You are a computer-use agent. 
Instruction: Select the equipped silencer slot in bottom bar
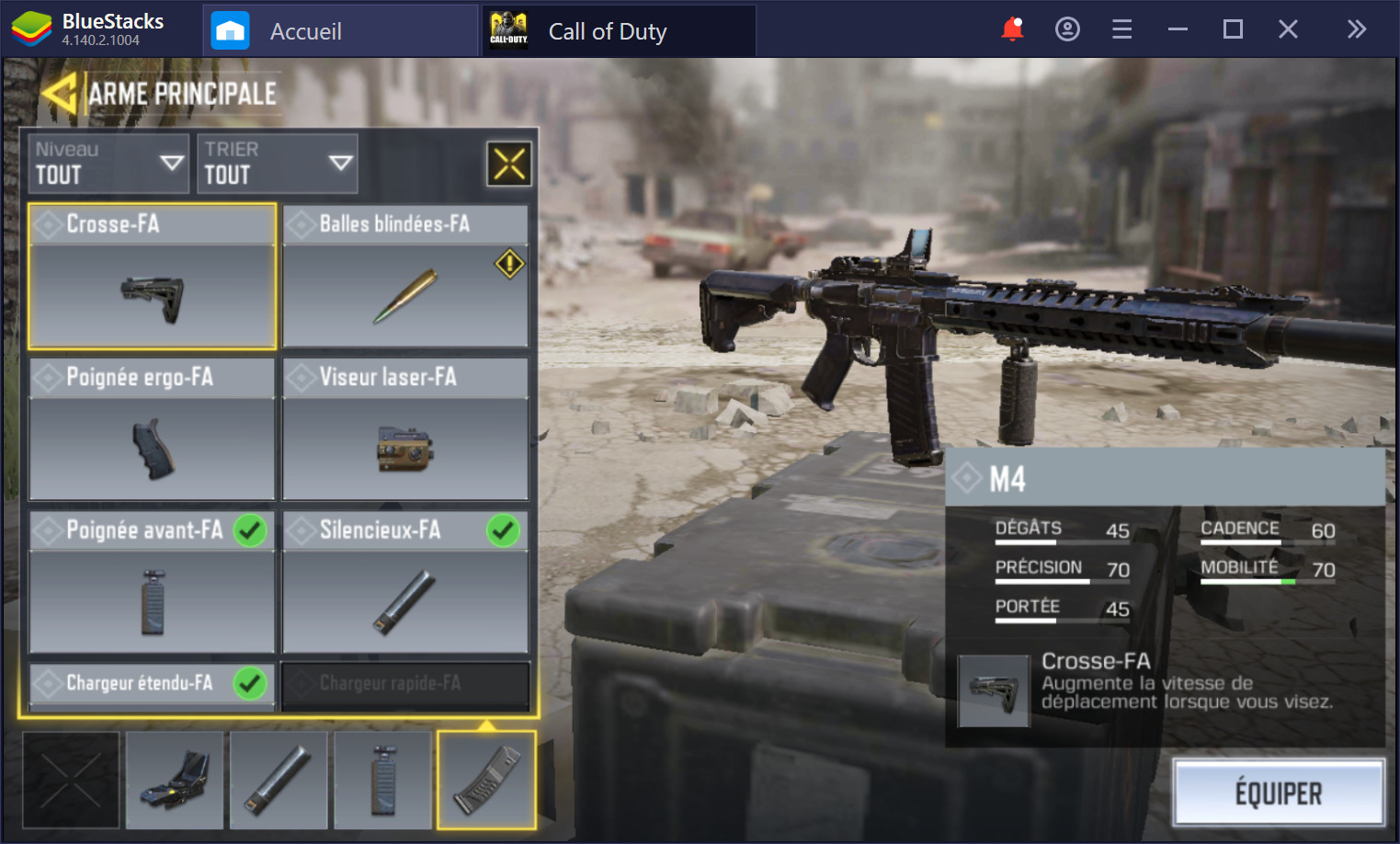tap(279, 780)
